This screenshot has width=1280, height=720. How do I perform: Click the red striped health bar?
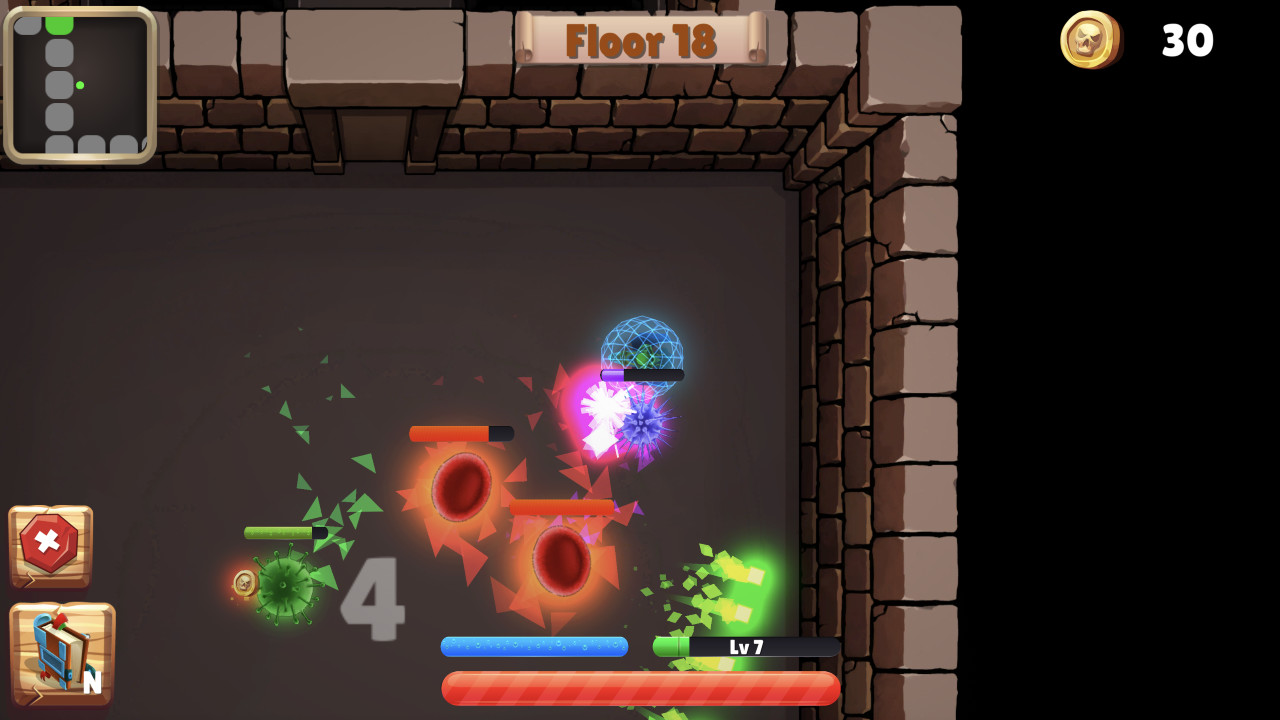pyautogui.click(x=640, y=688)
